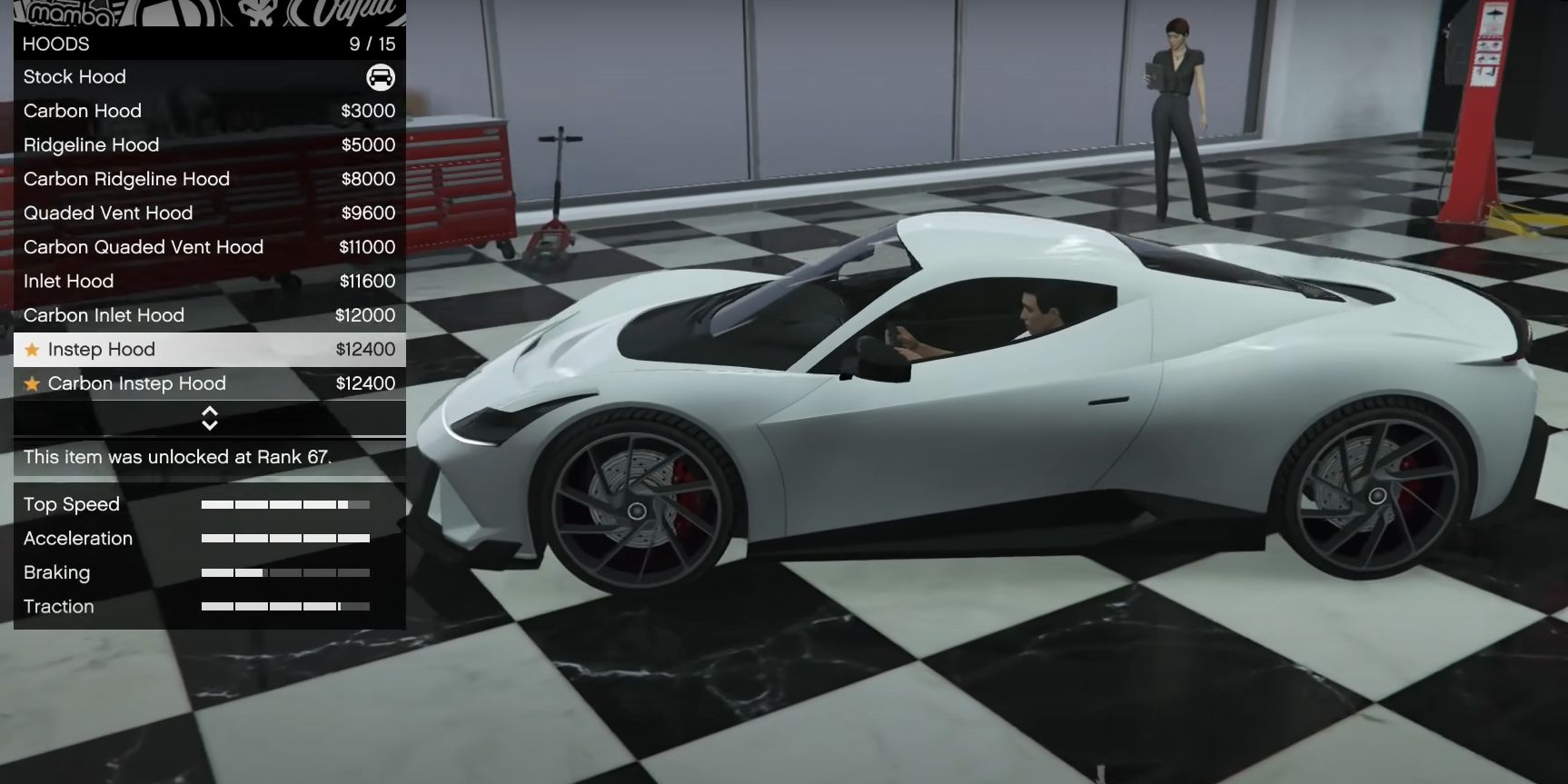Click the star icon beside Instep Hood
The height and width of the screenshot is (784, 1568).
(x=33, y=349)
